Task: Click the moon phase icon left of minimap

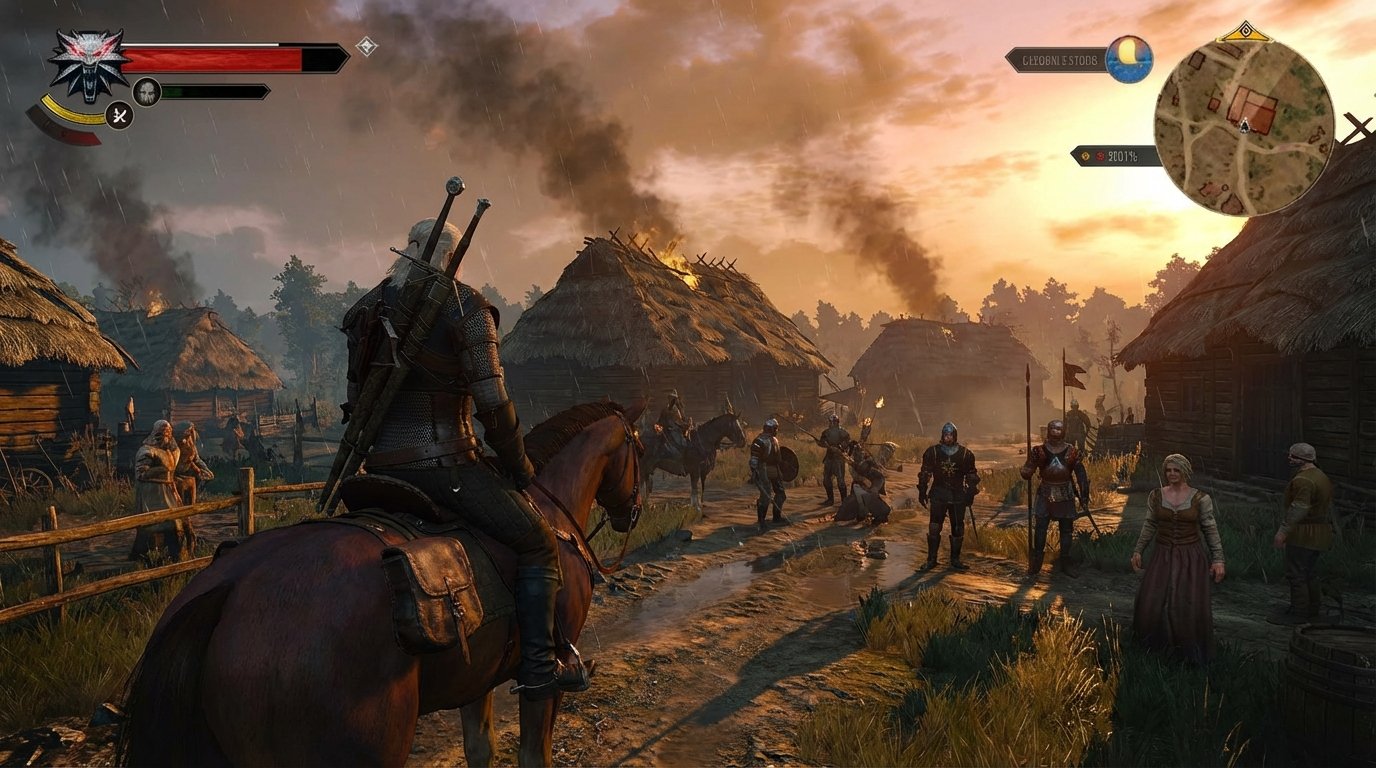Action: click(x=1127, y=60)
